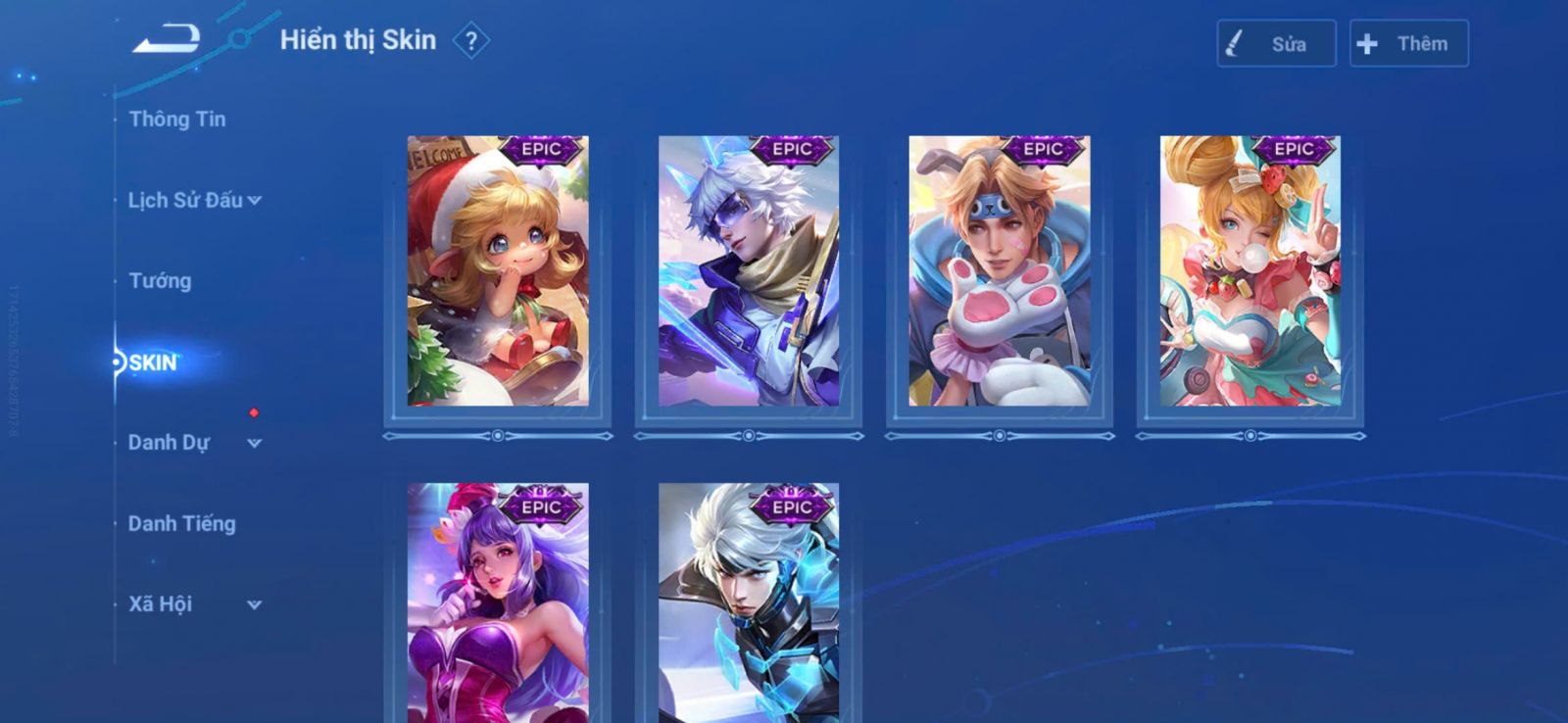
Task: Open the Danh Tiếng tab
Action: tap(182, 524)
